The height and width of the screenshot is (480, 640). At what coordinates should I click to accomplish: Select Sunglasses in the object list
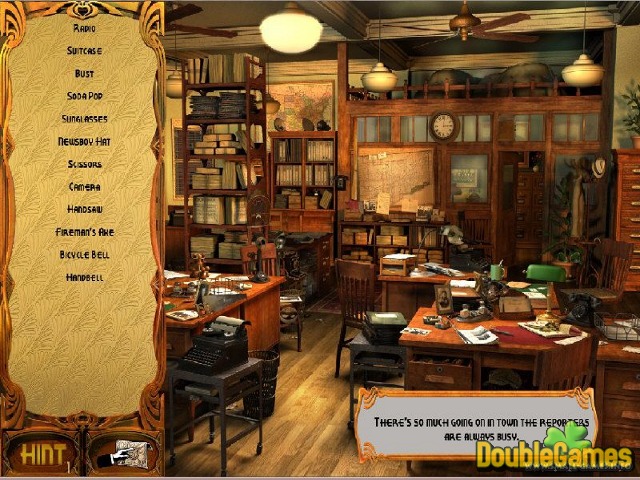click(x=84, y=119)
